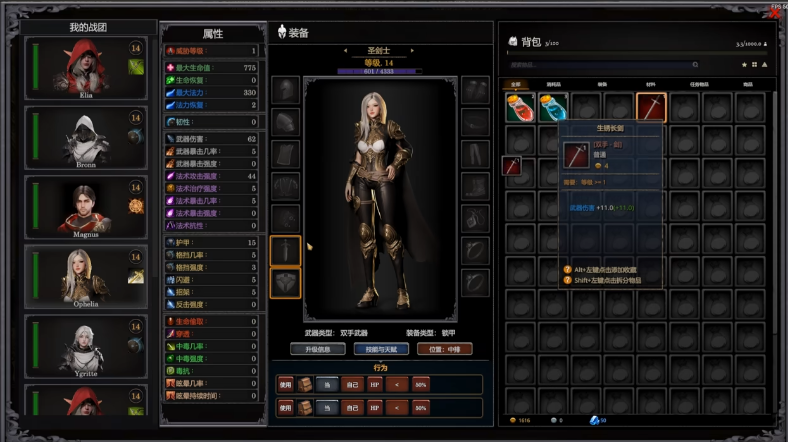
Task: Click the equipped weapon sword slot
Action: (286, 250)
